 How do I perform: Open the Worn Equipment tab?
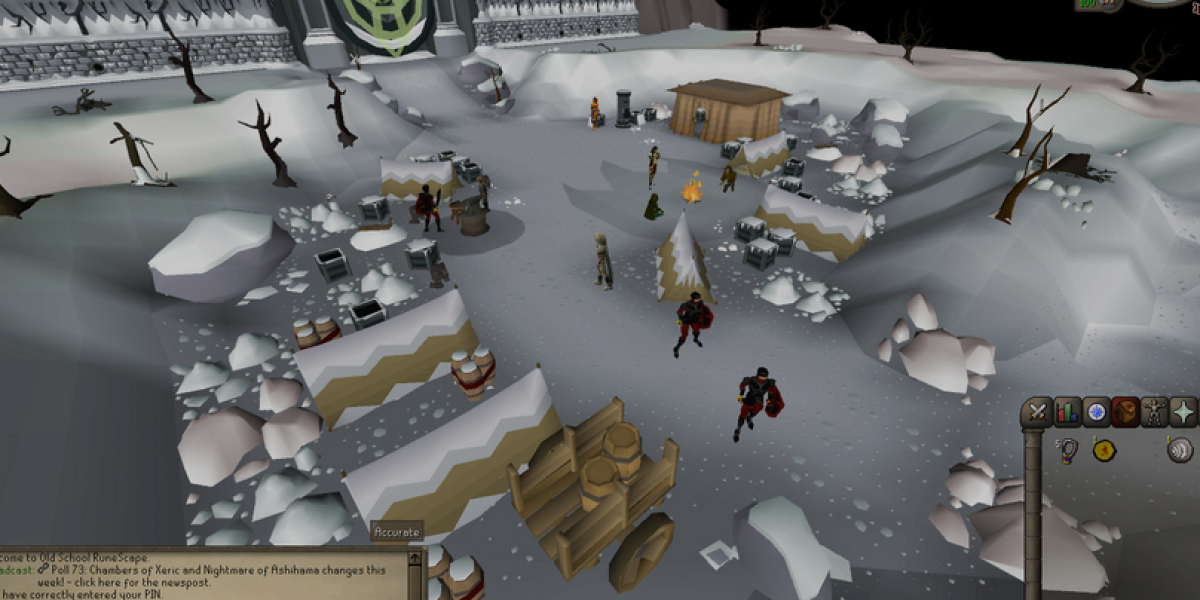(1155, 412)
